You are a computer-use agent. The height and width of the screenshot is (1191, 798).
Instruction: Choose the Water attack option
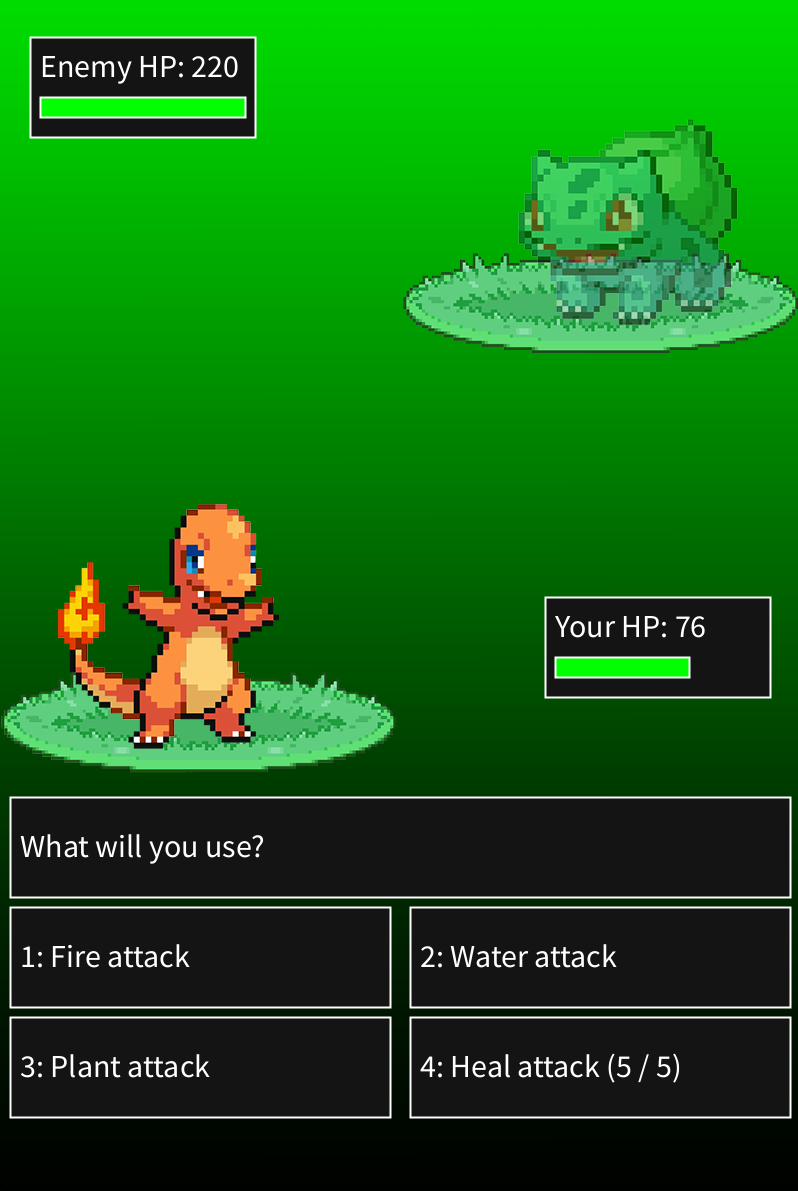tap(600, 957)
